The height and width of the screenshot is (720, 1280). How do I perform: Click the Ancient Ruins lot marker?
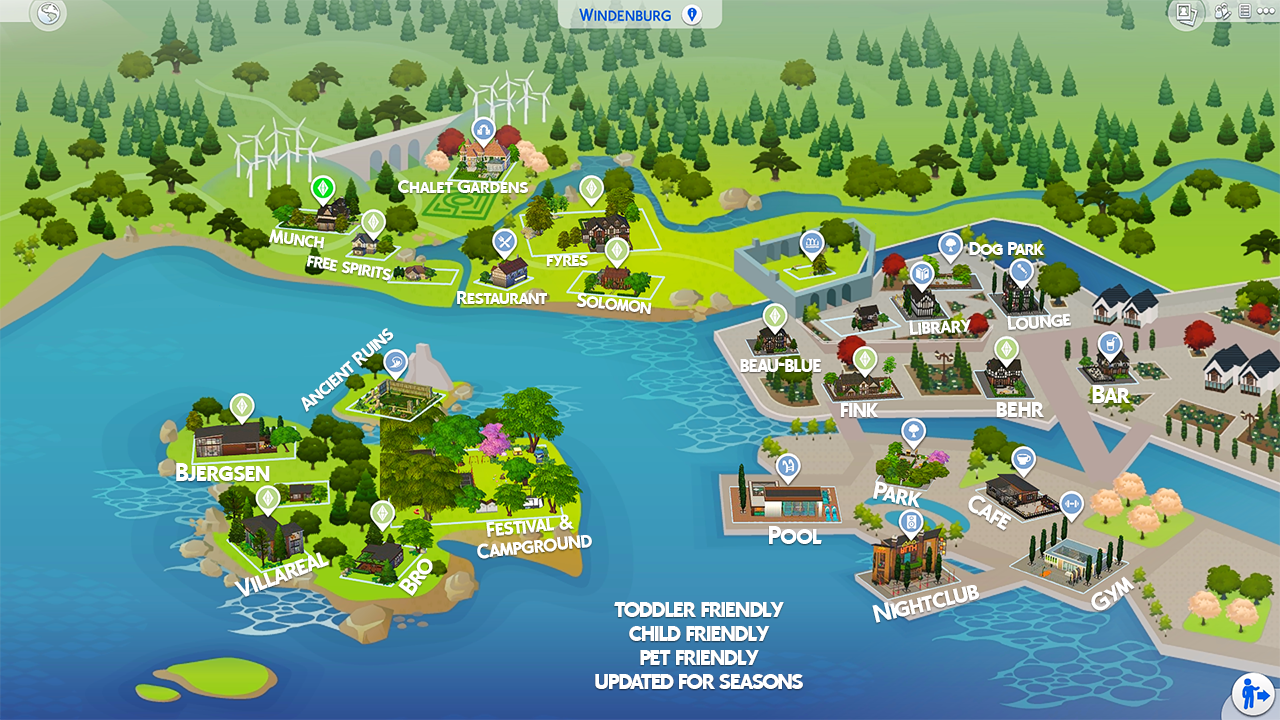click(x=396, y=360)
